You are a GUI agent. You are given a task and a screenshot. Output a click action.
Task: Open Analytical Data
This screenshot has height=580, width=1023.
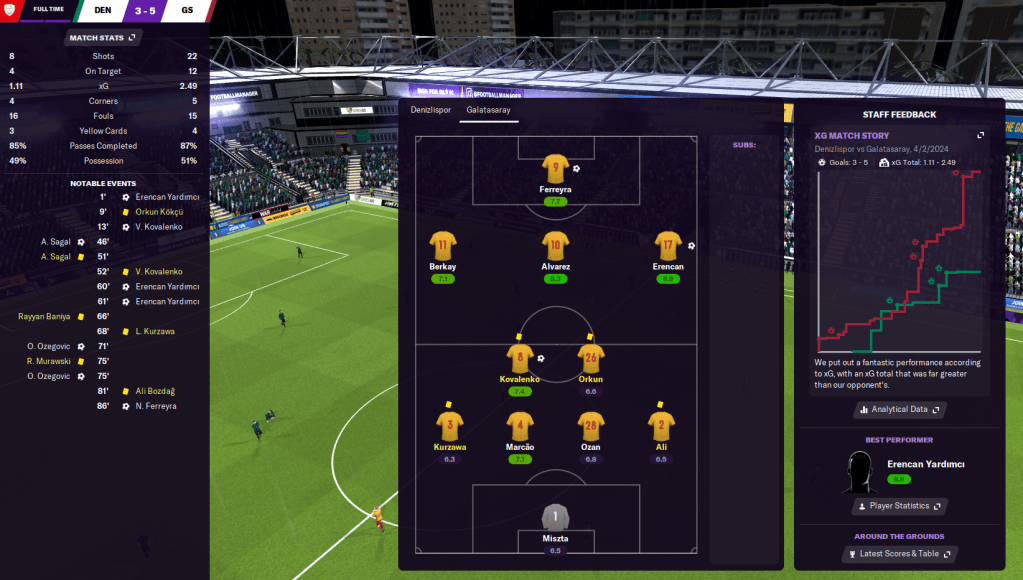pyautogui.click(x=898, y=409)
